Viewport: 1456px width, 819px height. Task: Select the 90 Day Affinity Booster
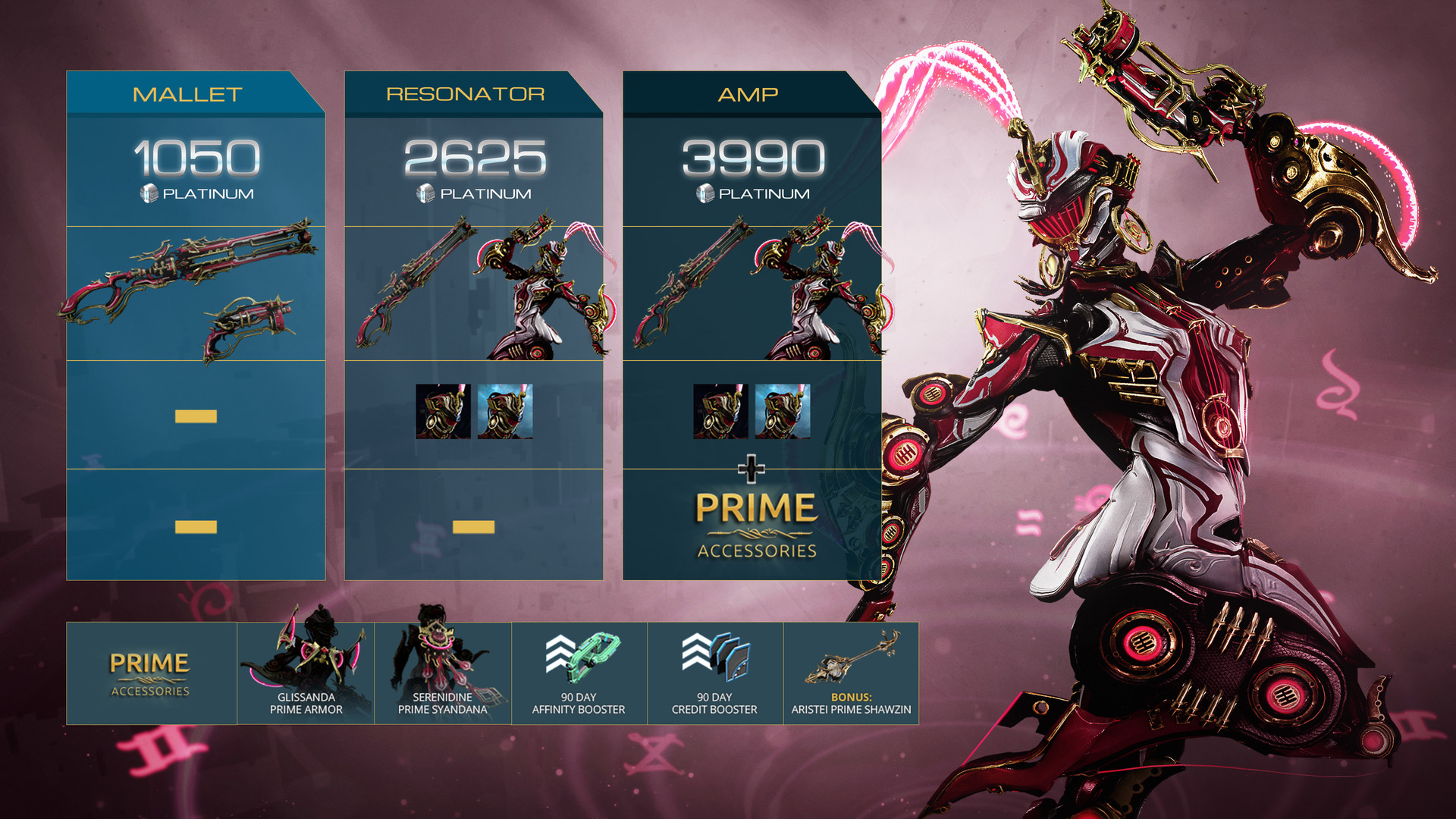(x=579, y=673)
